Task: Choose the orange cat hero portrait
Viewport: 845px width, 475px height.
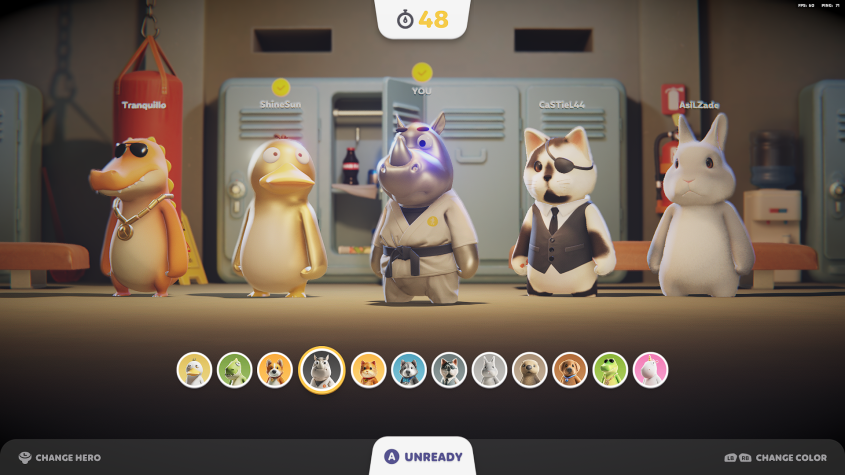Action: pyautogui.click(x=368, y=370)
